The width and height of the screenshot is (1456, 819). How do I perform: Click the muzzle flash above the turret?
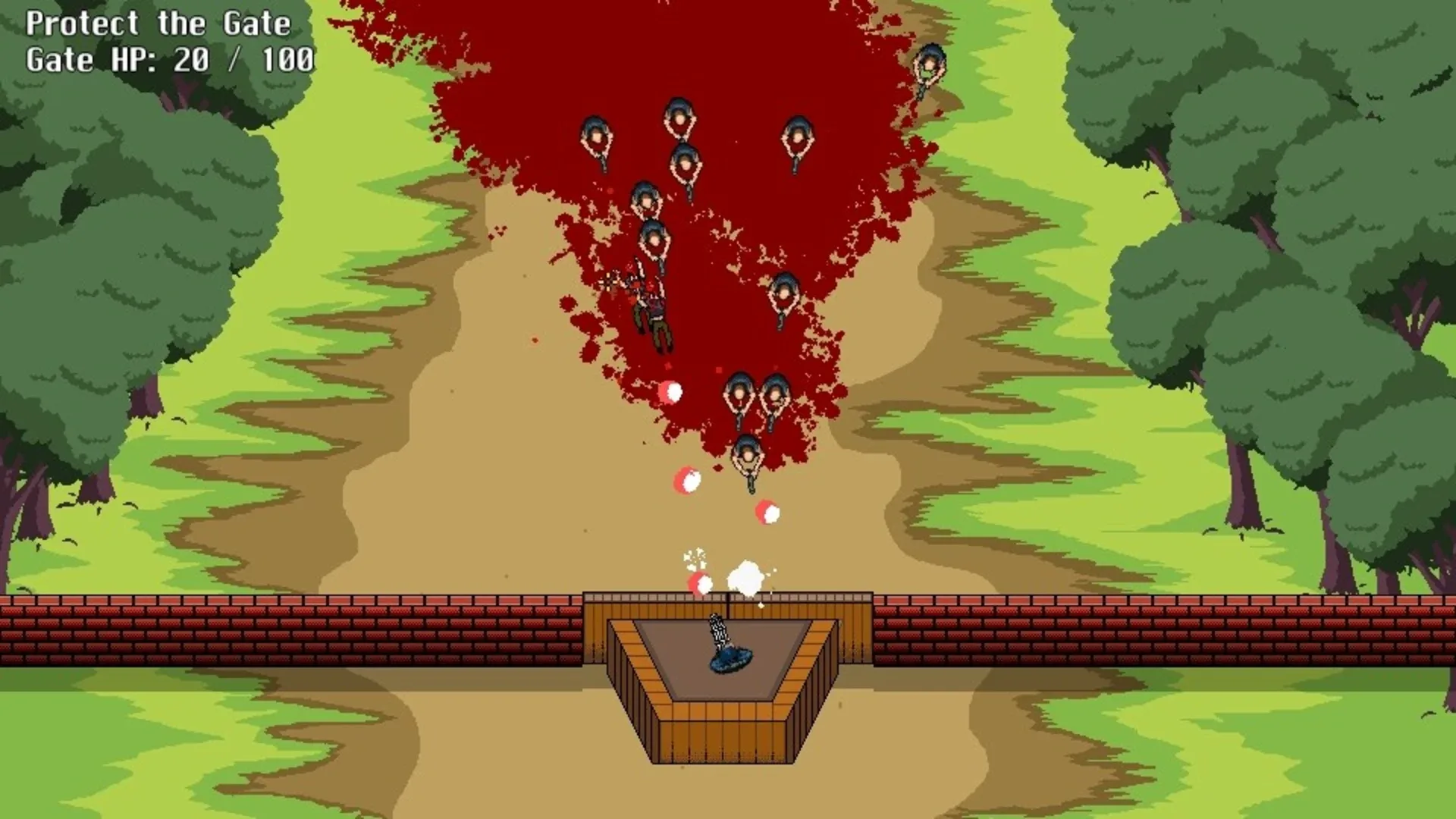745,576
